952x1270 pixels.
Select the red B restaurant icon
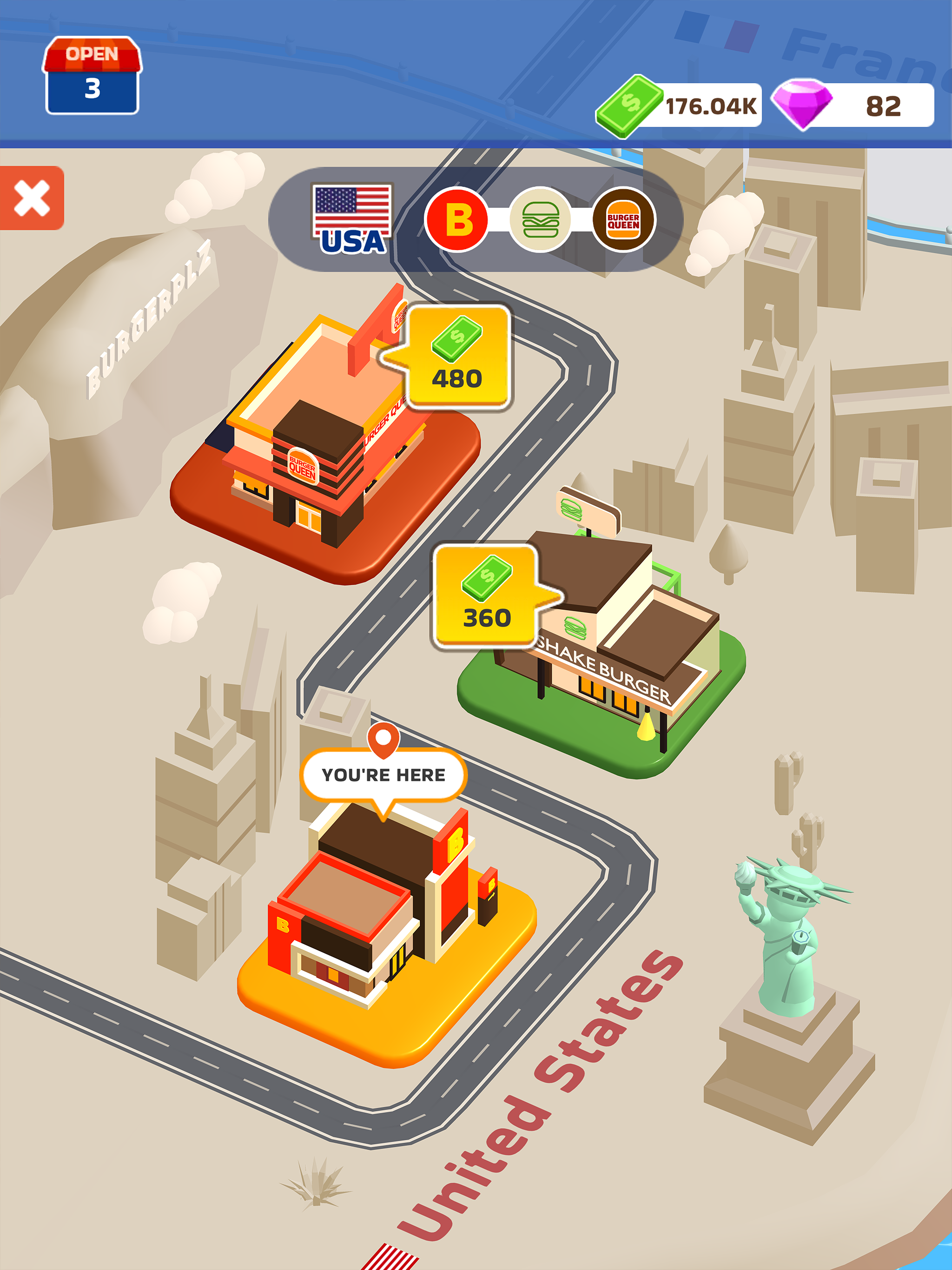456,219
